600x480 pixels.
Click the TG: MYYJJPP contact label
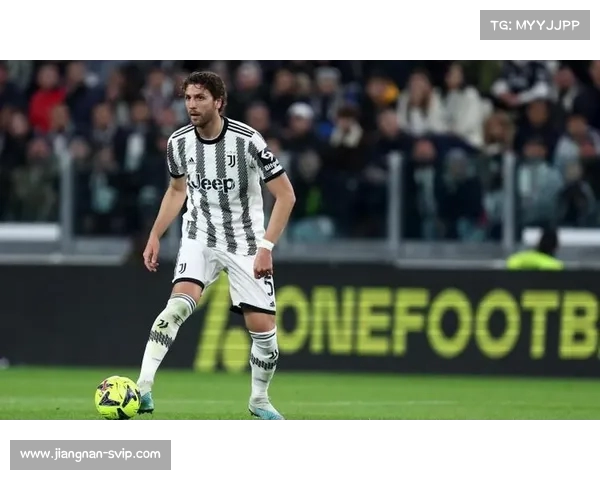[x=534, y=25]
